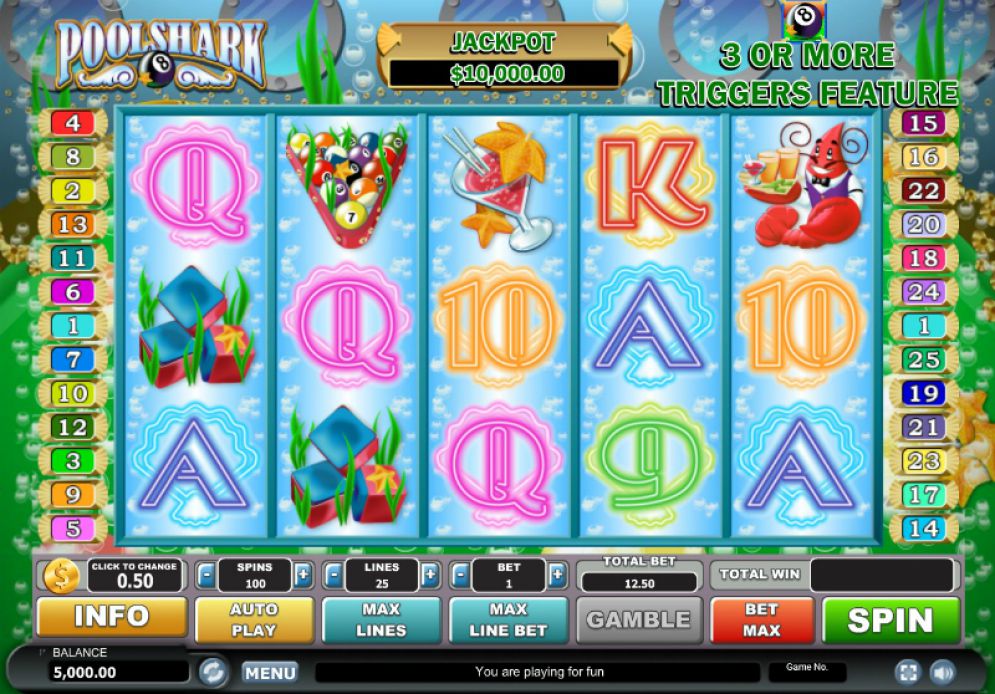Screen dimensions: 995x694
Task: Mute the sound with the speaker icon
Action: click(942, 672)
